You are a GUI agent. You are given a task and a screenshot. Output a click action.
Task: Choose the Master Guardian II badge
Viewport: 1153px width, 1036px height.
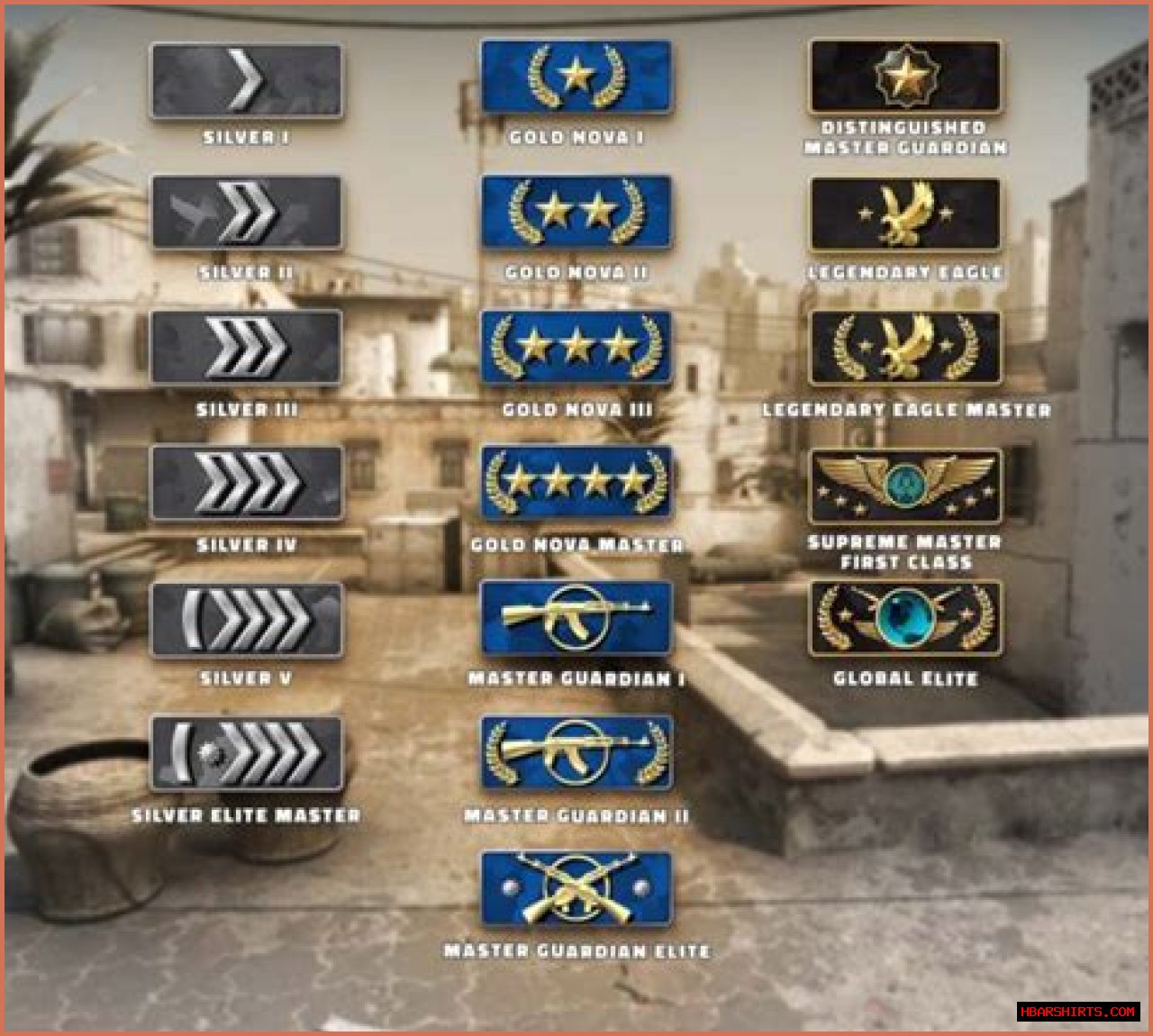click(x=576, y=753)
